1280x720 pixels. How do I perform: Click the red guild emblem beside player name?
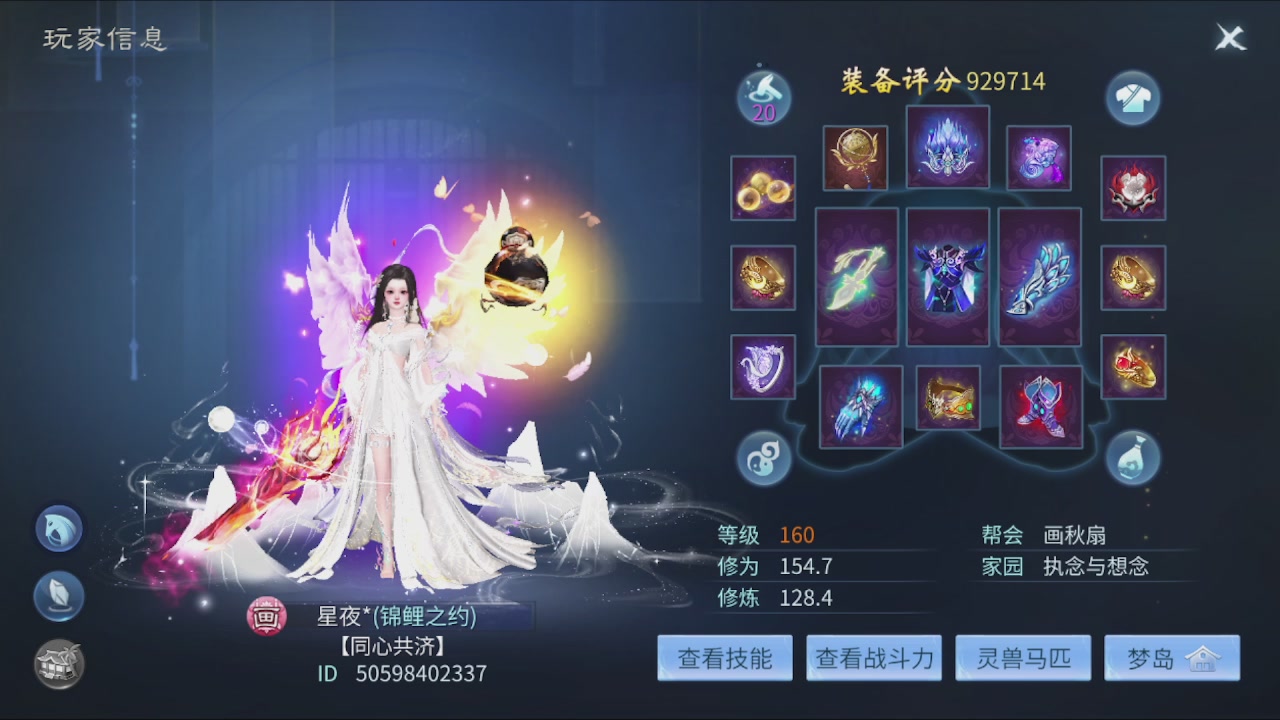(266, 618)
